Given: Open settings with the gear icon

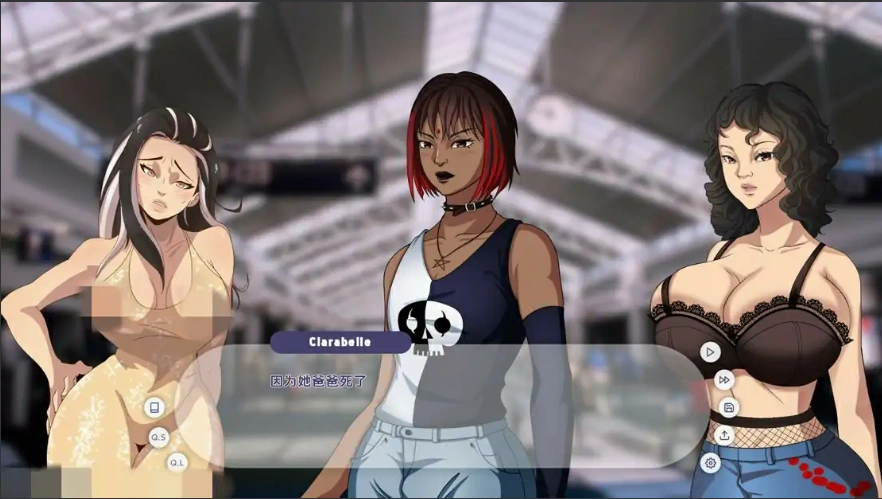Looking at the screenshot, I should pos(710,462).
